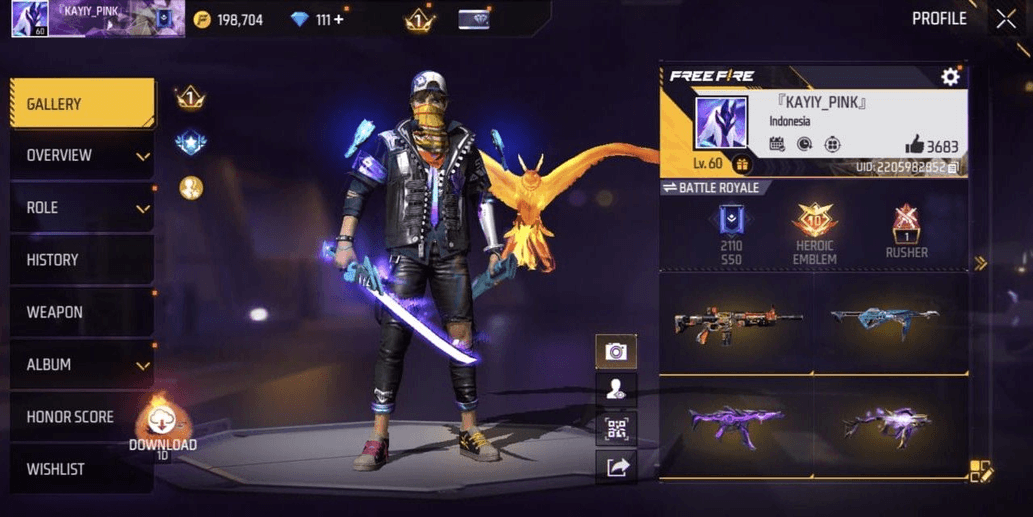Open the Gallery tab
The width and height of the screenshot is (1033, 517).
pos(82,104)
